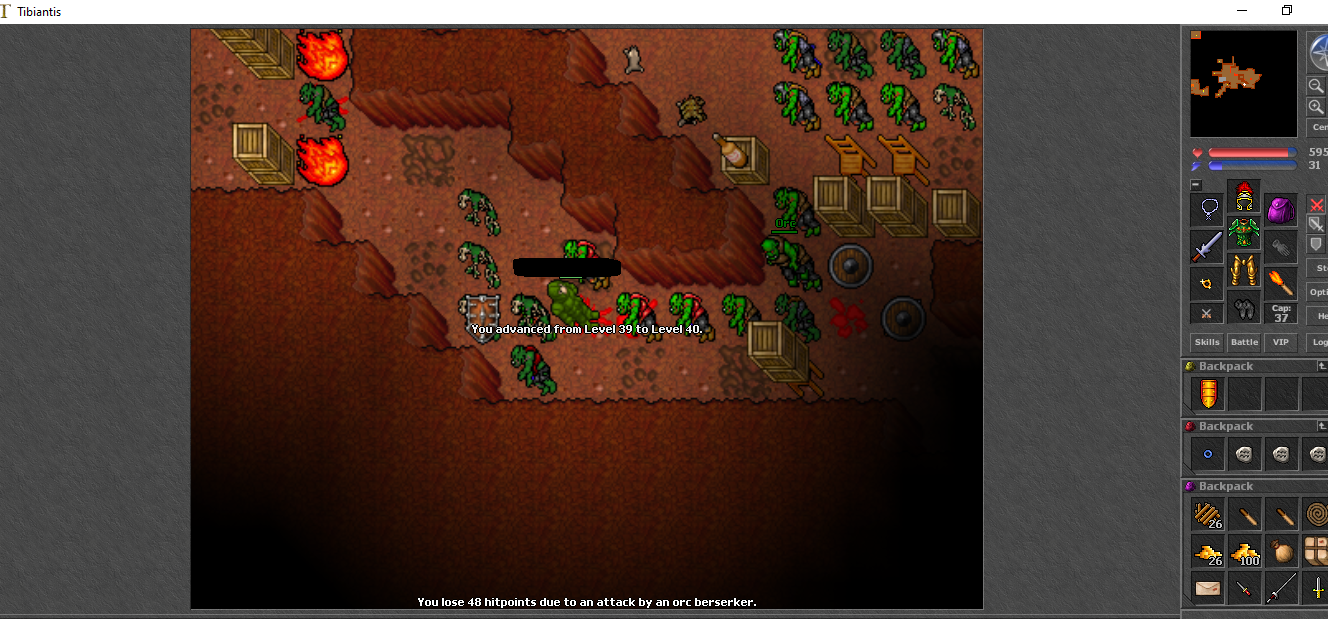Select the burning torch slot
Viewport: 1328px width, 619px height.
pyautogui.click(x=1281, y=284)
